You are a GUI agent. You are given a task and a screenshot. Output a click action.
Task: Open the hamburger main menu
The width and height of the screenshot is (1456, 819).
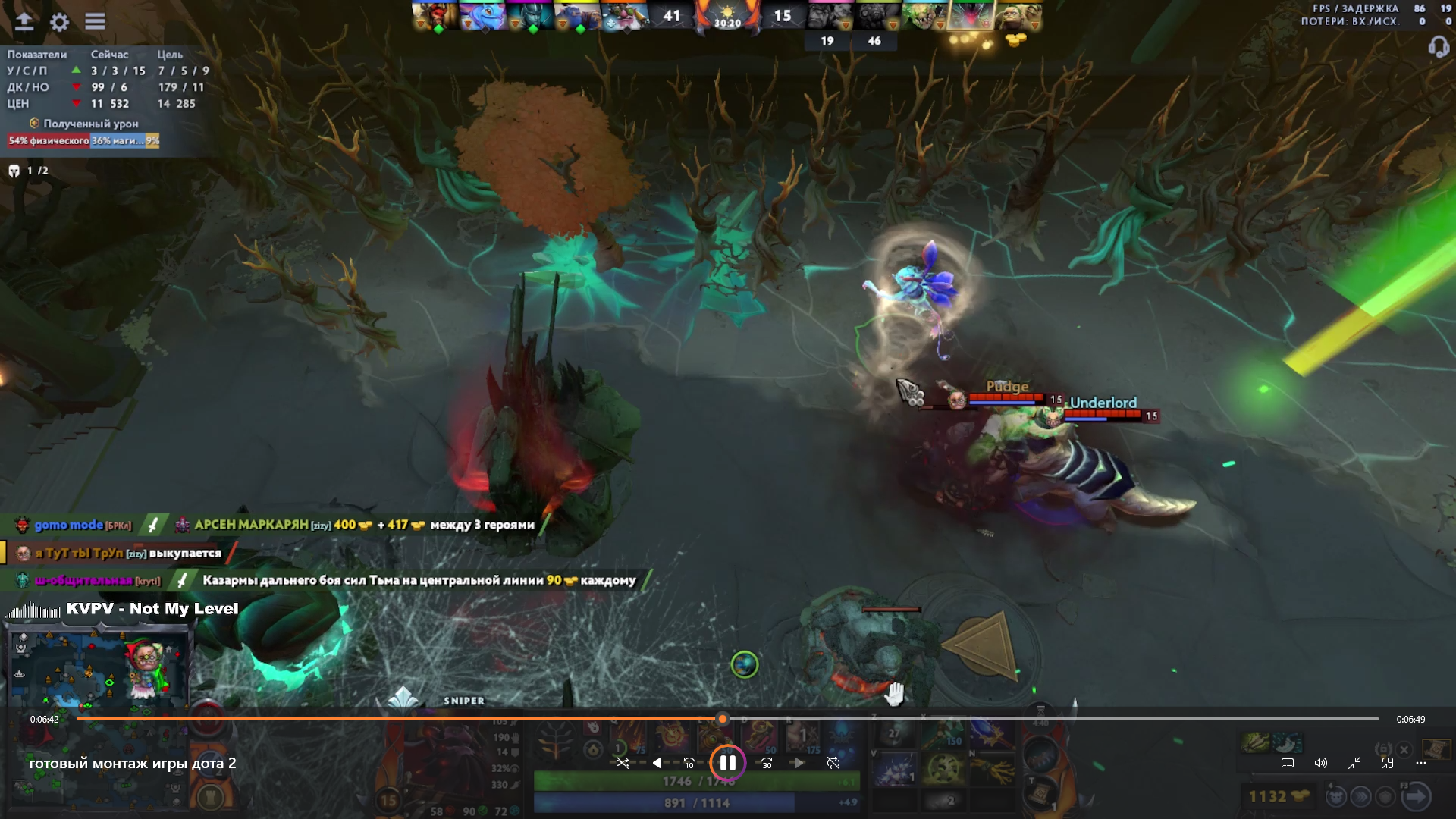tap(95, 22)
